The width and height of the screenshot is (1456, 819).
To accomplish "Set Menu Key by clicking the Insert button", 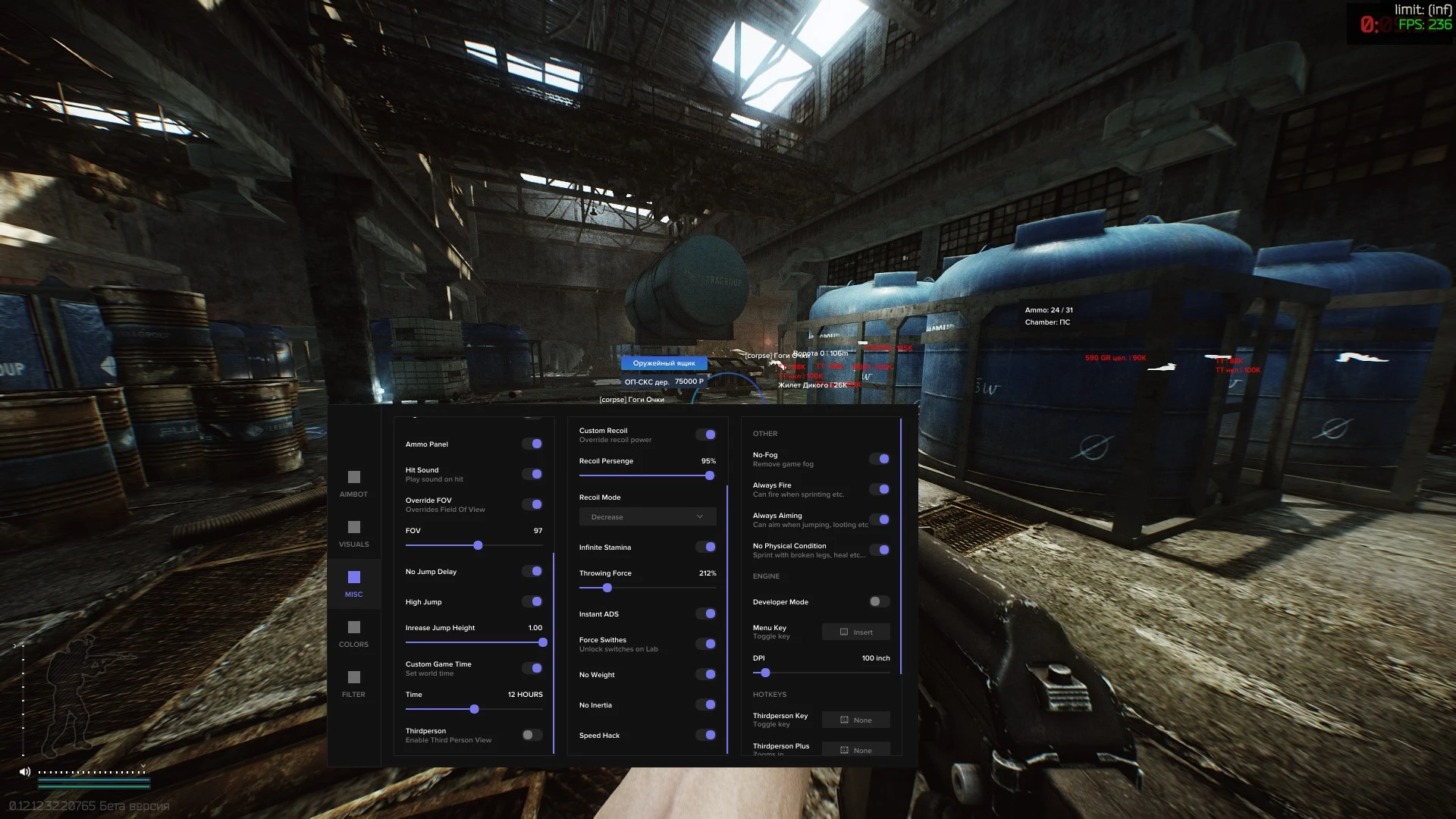I will pos(855,632).
